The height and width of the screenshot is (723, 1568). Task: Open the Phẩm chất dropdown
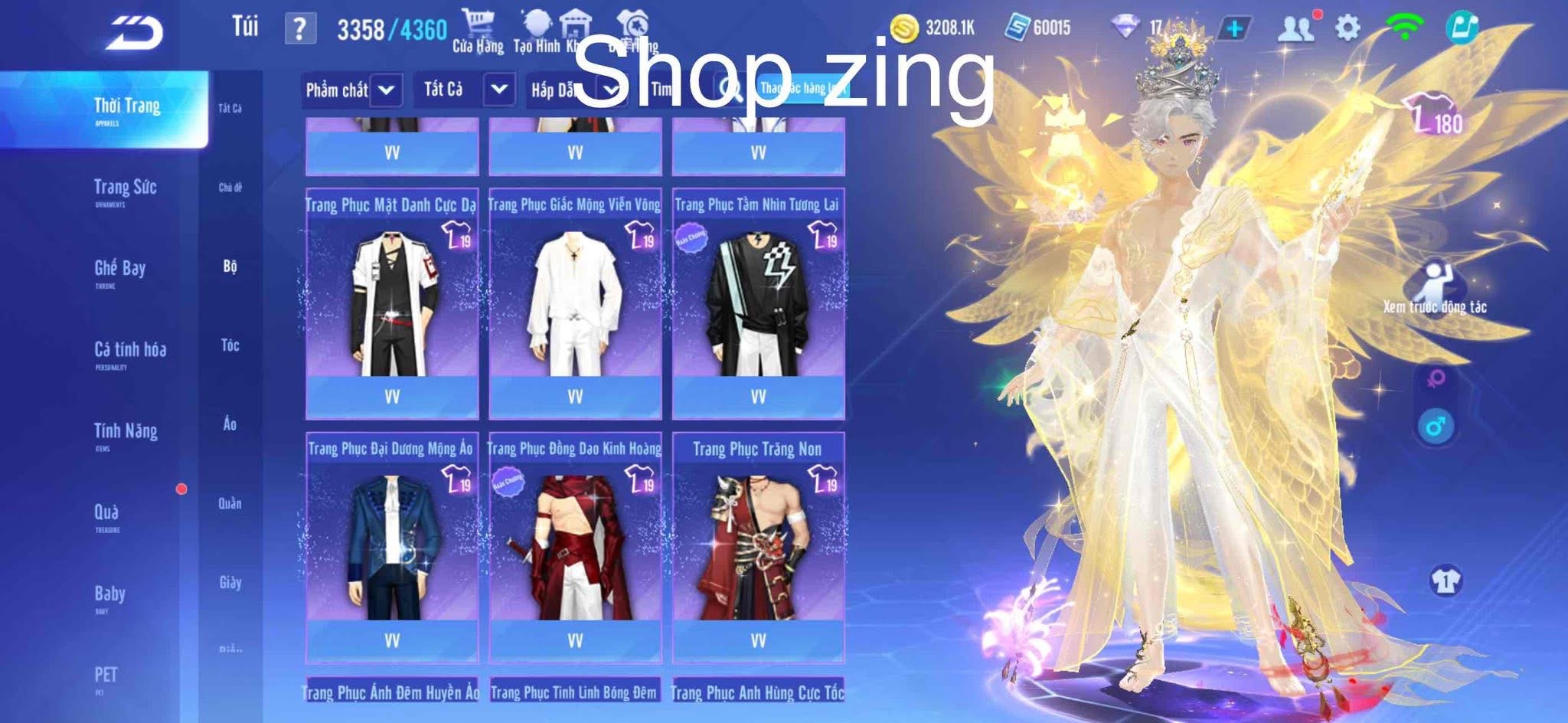(352, 90)
